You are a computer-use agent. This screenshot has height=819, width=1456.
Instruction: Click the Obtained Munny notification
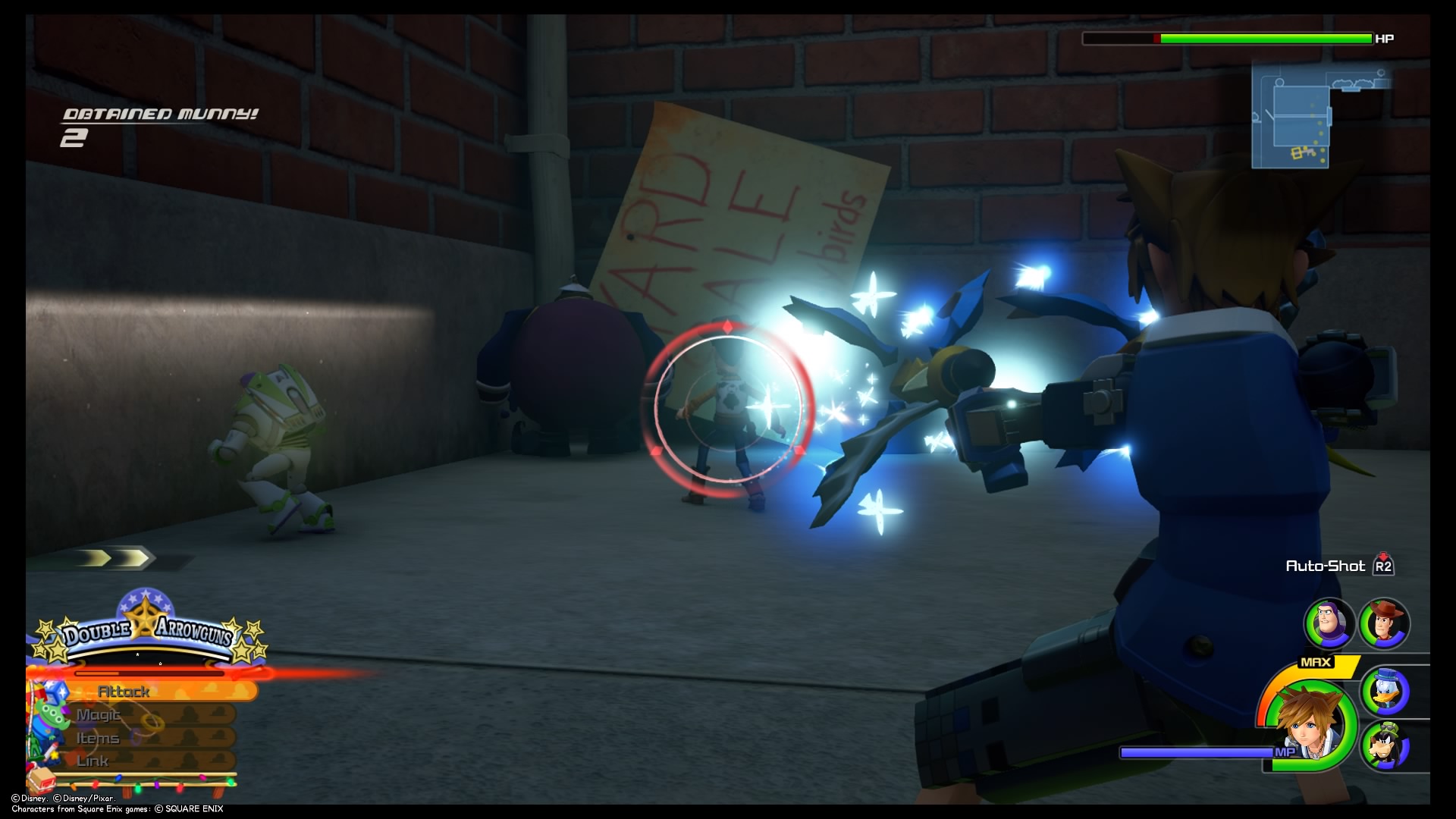coord(159,118)
